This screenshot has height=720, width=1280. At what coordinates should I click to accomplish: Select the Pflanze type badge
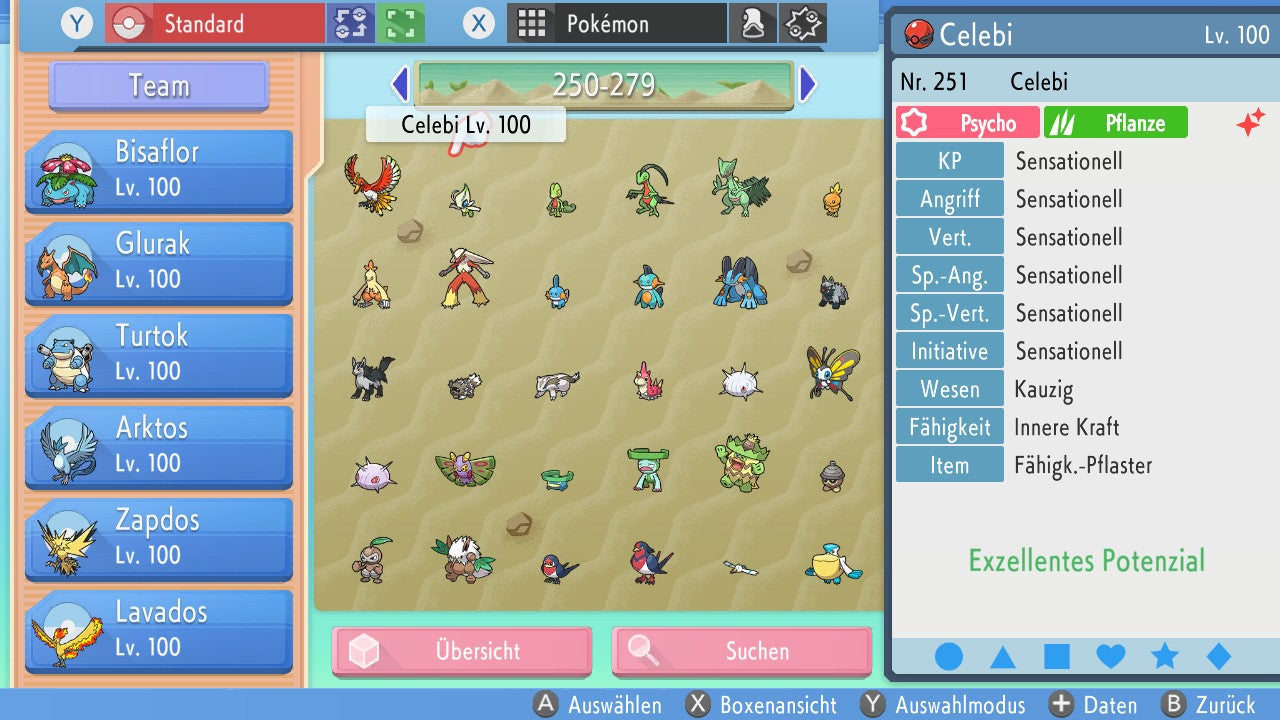pos(1116,122)
